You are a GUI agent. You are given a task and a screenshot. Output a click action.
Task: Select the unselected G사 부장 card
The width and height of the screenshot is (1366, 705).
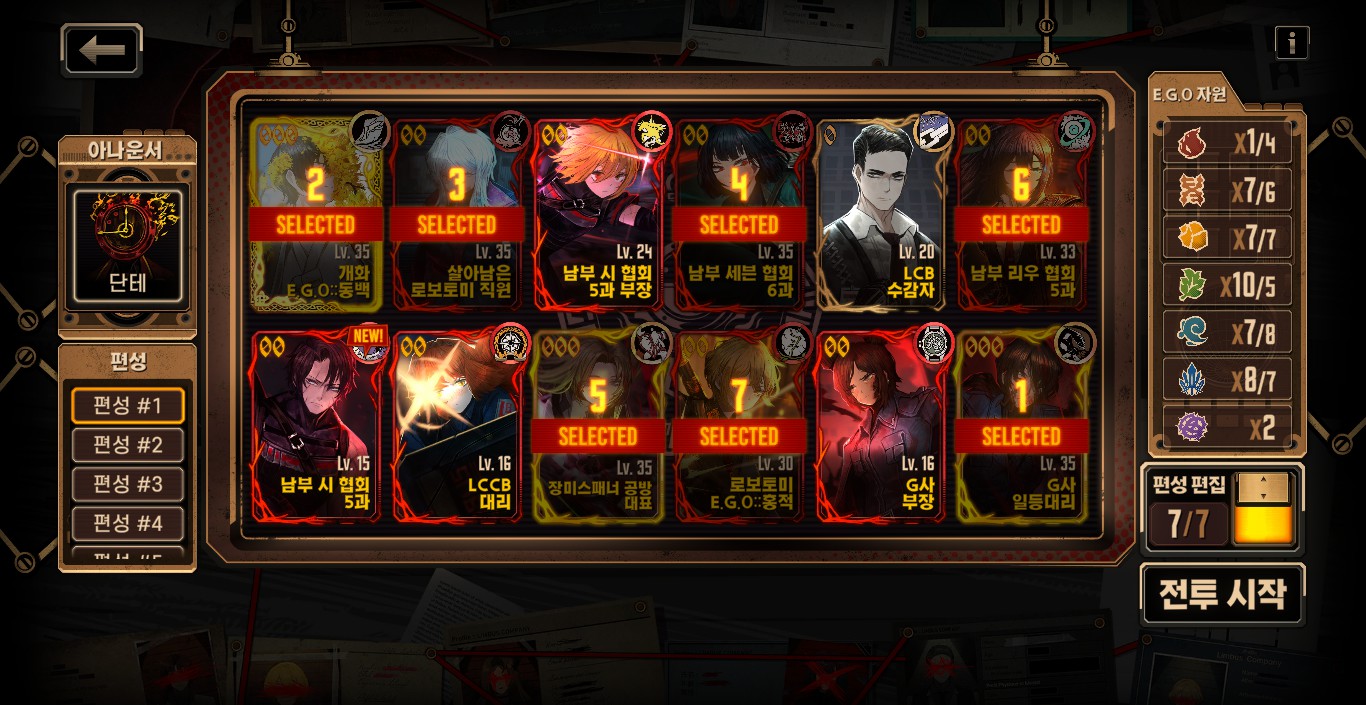point(880,427)
